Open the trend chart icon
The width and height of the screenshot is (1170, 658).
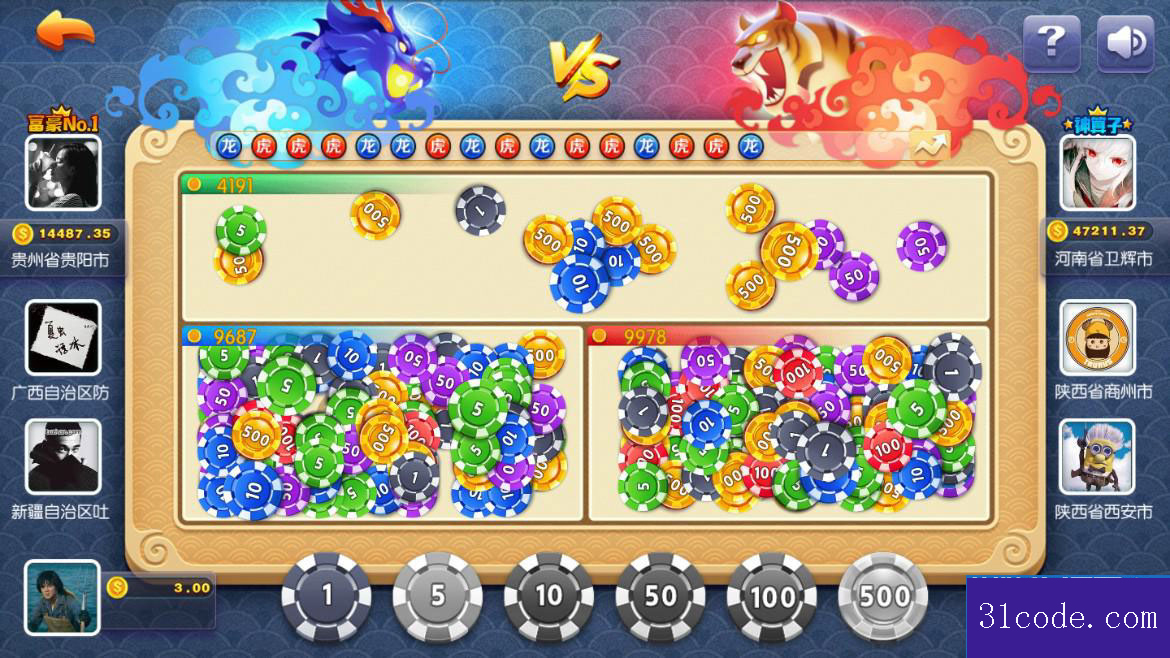[x=930, y=147]
